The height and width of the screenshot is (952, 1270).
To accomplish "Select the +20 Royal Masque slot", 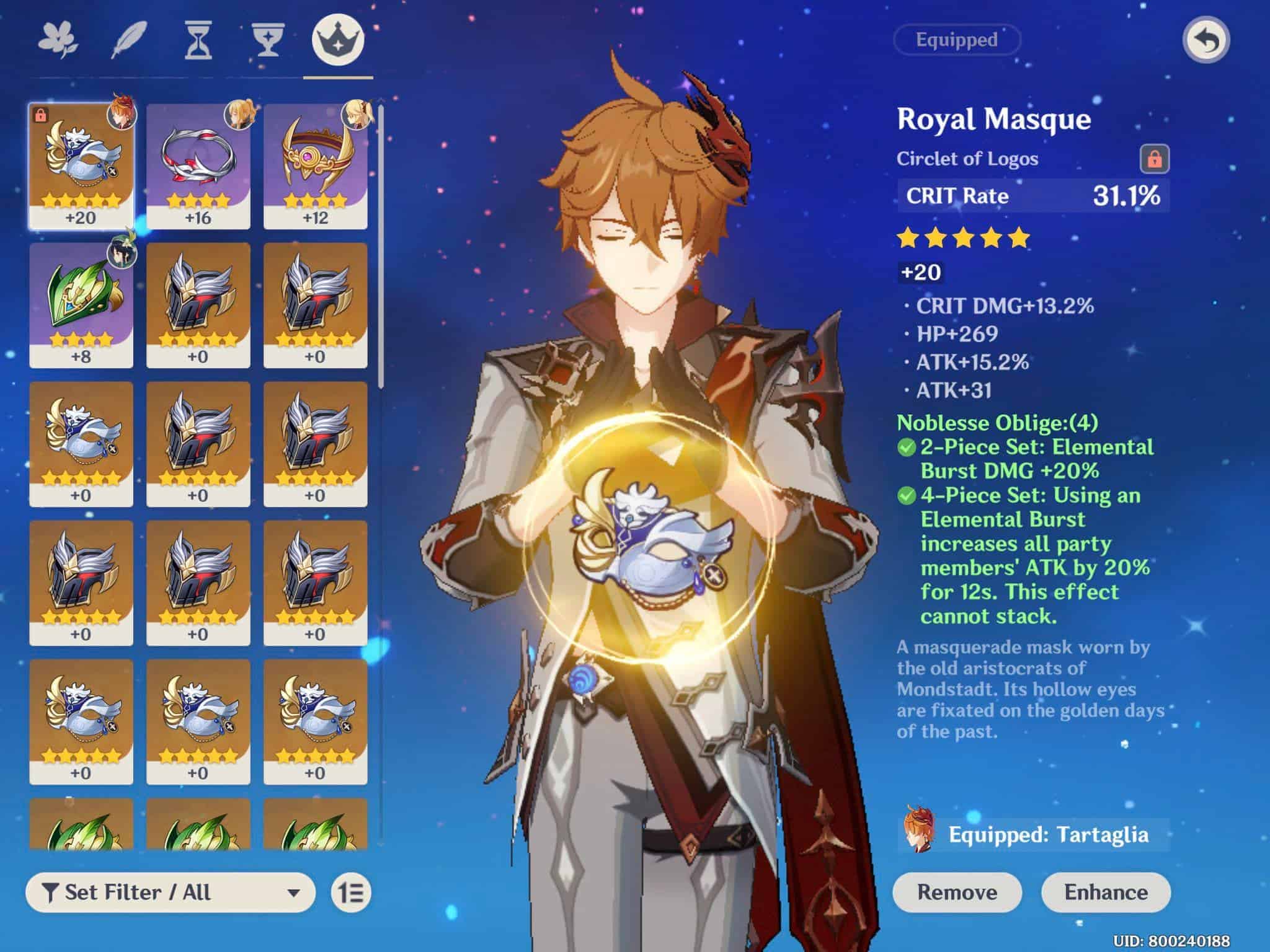I will coord(81,166).
